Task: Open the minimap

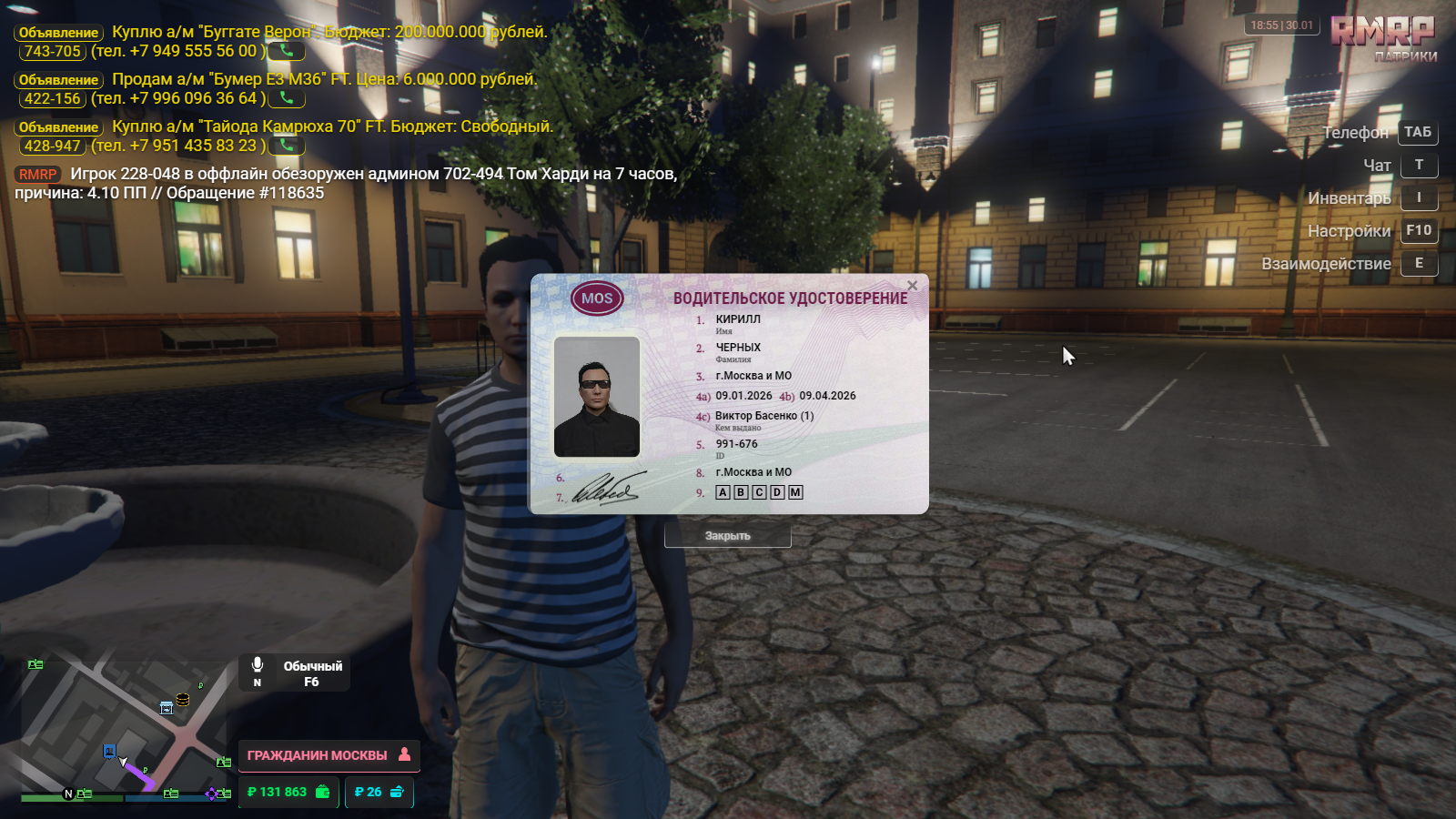Action: point(123,728)
